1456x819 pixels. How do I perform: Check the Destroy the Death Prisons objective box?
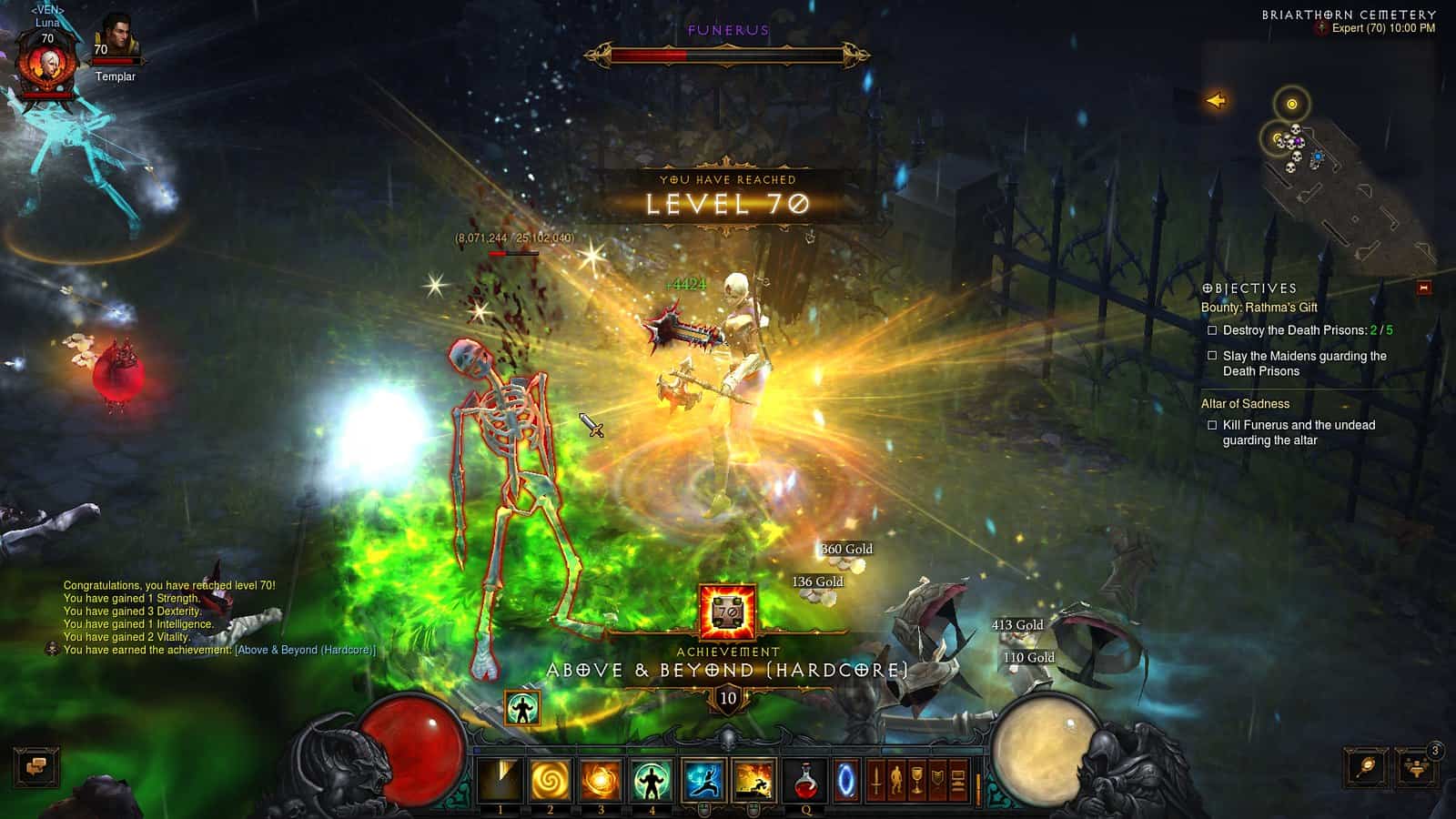(1211, 331)
